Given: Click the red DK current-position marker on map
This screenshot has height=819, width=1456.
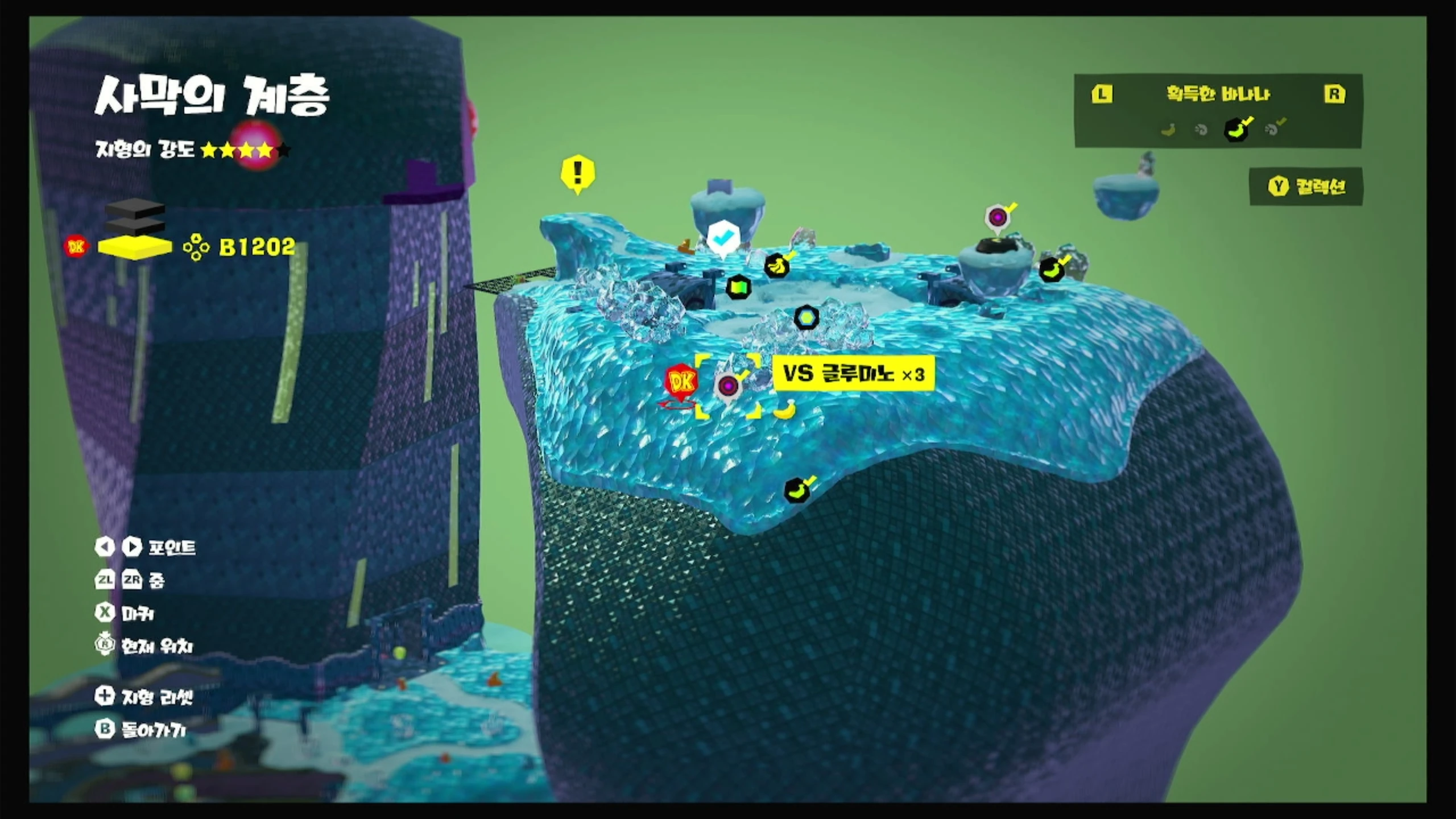Looking at the screenshot, I should coord(681,382).
